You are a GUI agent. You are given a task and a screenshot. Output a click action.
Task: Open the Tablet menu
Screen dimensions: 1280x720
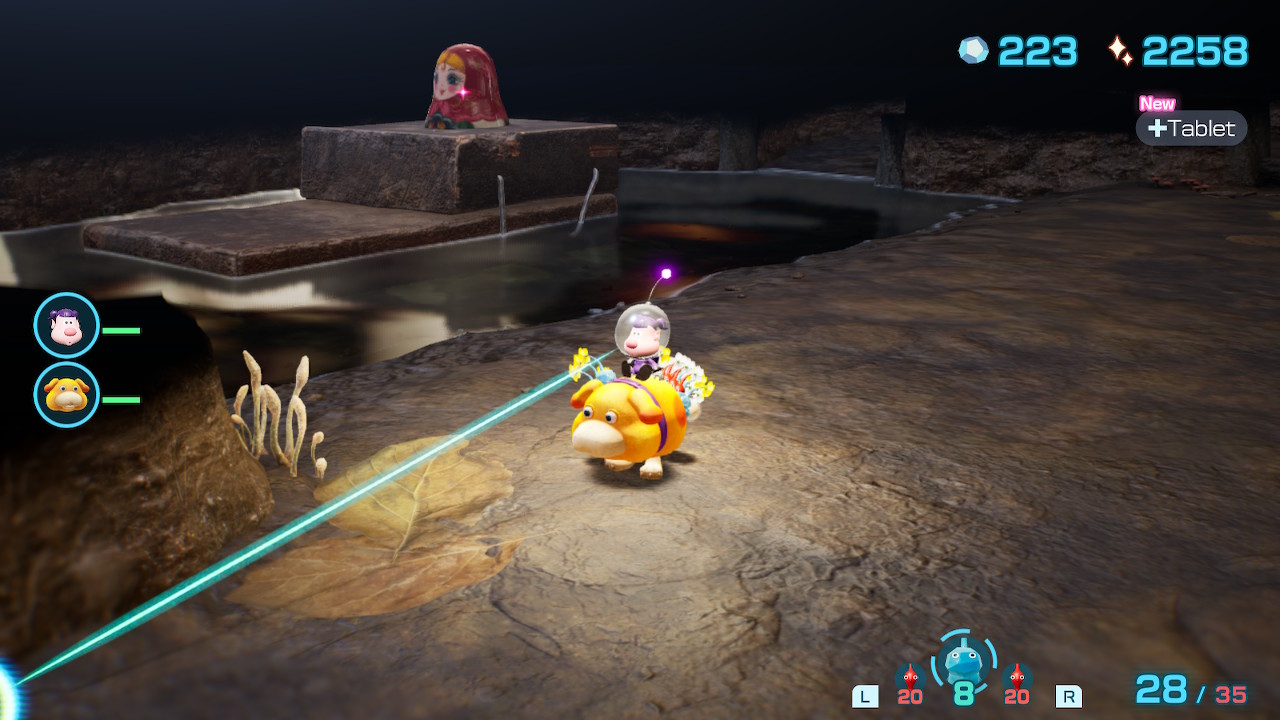pos(1191,128)
